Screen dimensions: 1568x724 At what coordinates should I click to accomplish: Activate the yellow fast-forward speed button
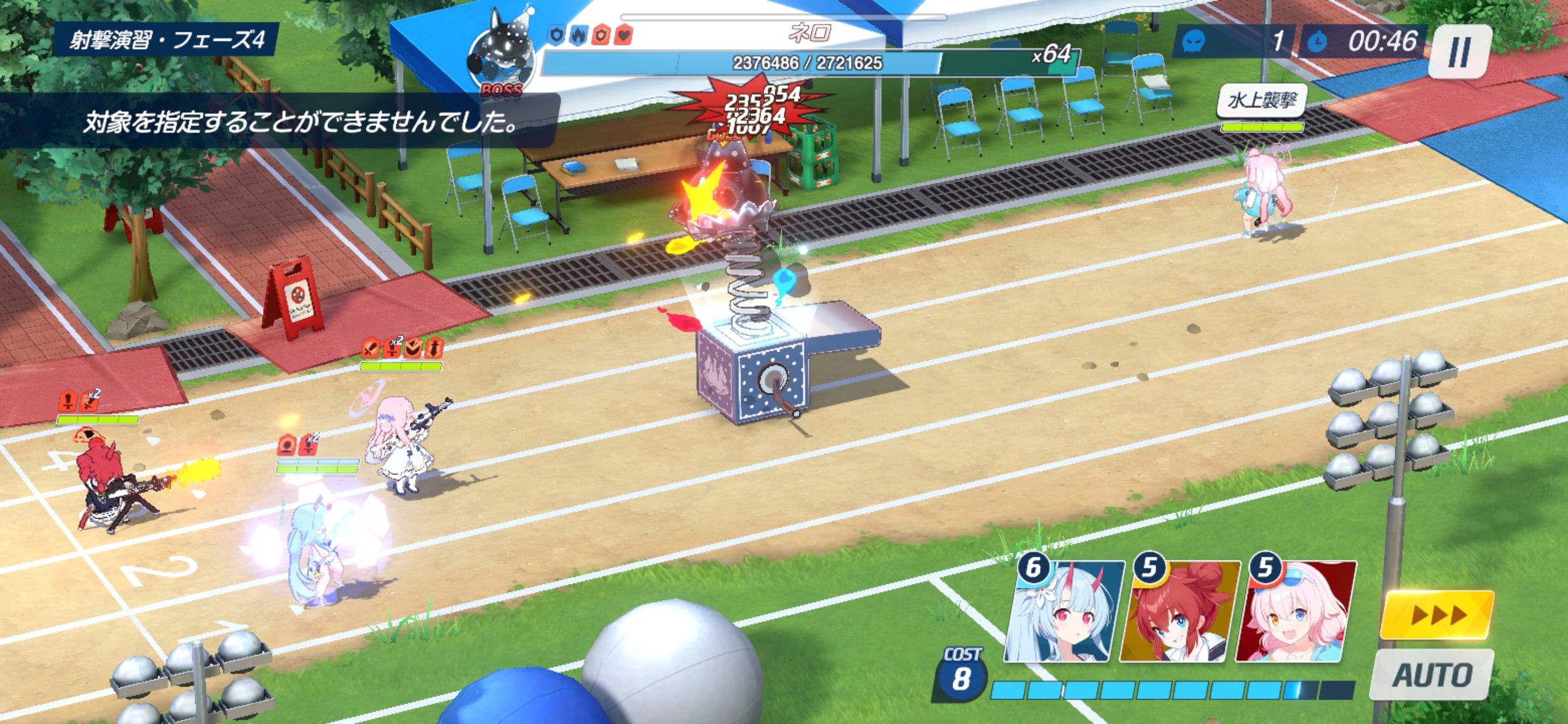coord(1437,615)
